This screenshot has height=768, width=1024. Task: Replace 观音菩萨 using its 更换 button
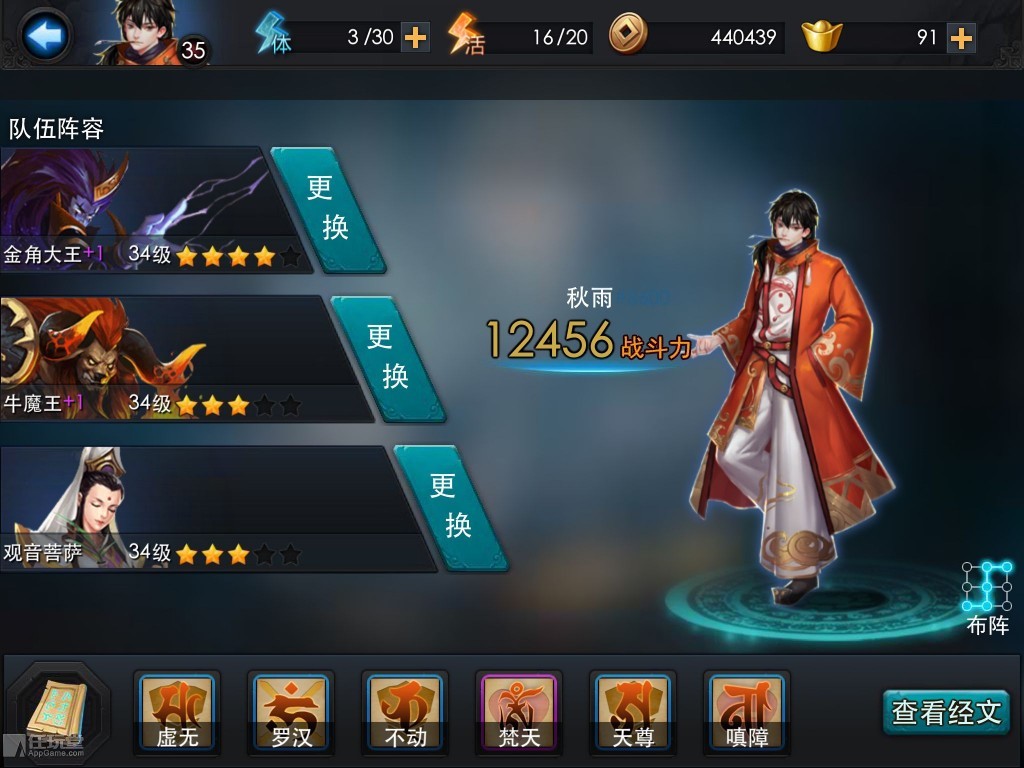tap(450, 507)
